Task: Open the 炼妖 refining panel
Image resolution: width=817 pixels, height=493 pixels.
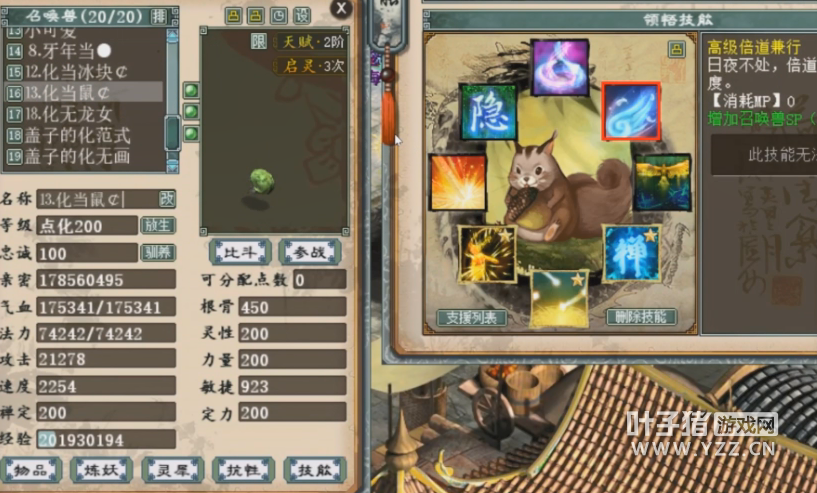Action: (x=102, y=468)
